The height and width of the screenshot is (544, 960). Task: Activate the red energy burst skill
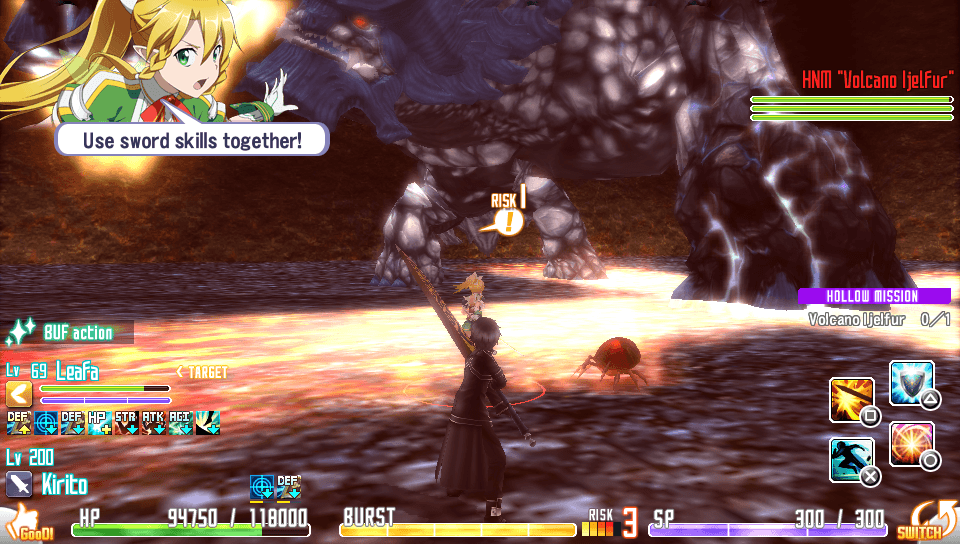tap(911, 443)
